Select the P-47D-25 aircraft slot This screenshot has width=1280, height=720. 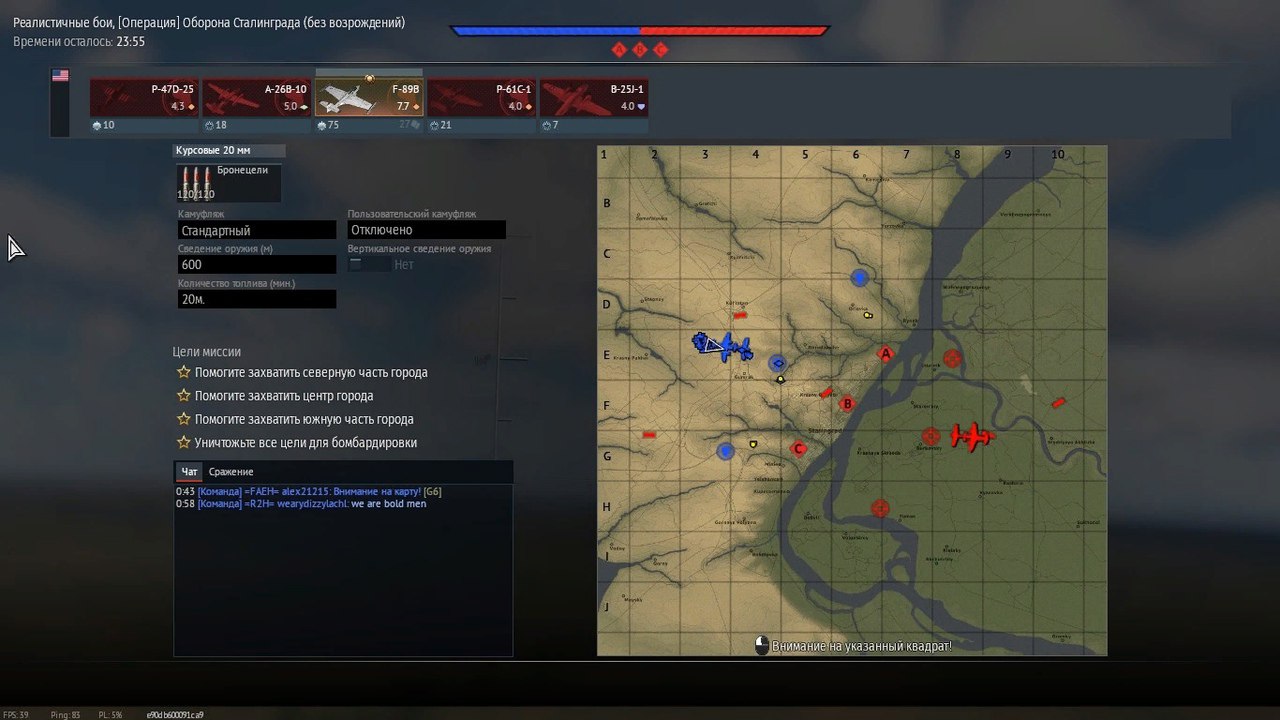144,98
